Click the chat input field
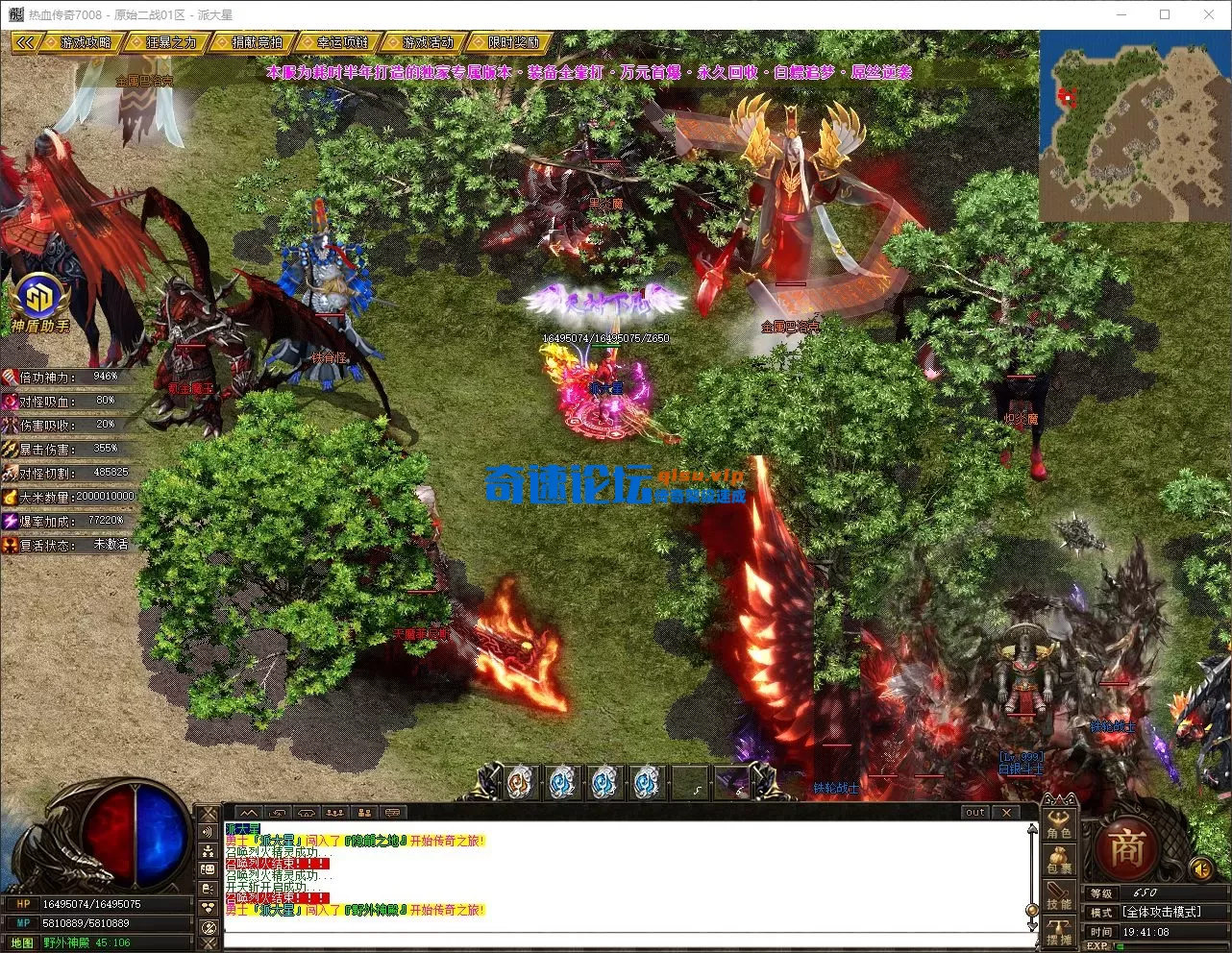Viewport: 1232px width, 953px height. coord(625,941)
